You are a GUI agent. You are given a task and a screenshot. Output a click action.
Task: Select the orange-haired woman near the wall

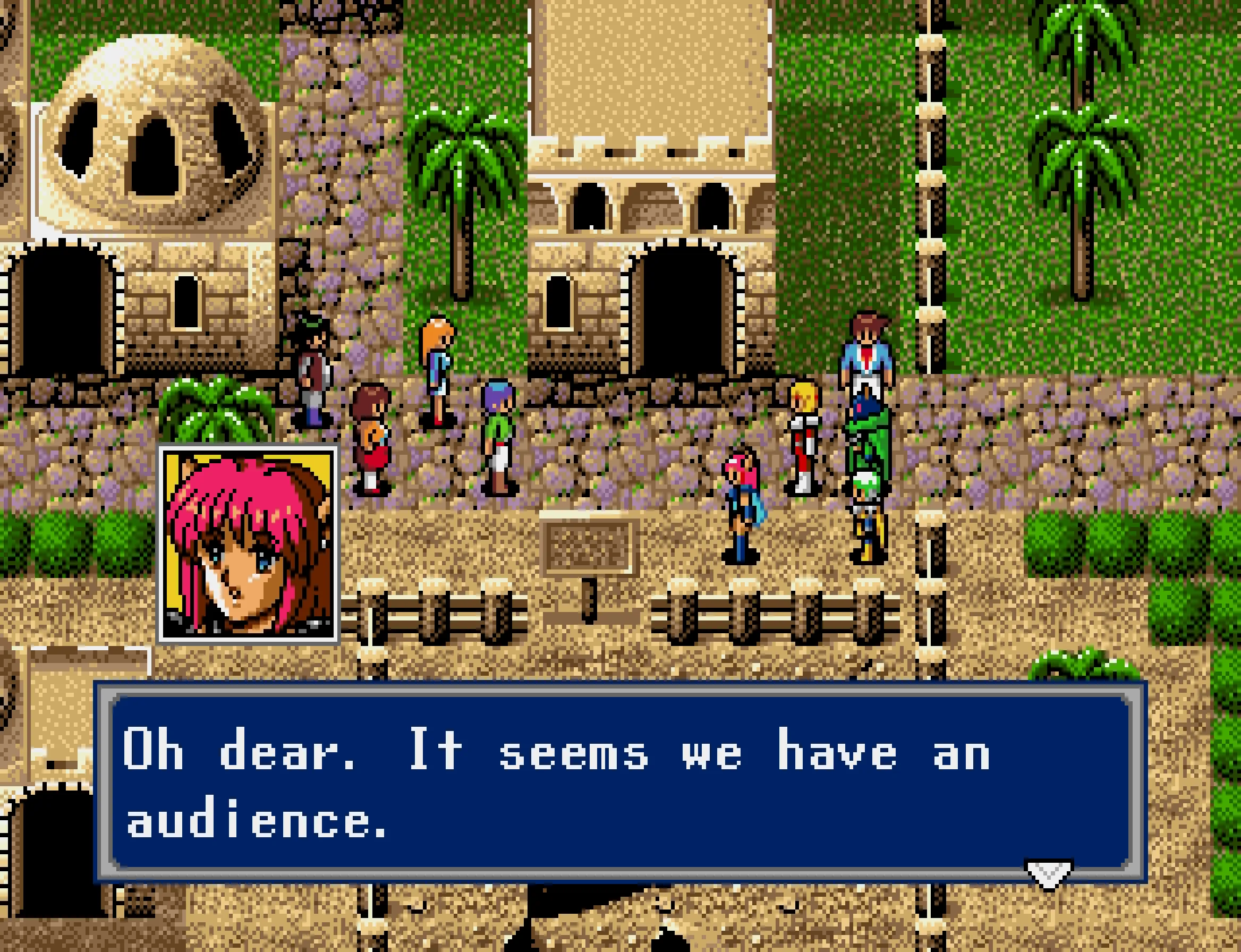click(x=436, y=368)
